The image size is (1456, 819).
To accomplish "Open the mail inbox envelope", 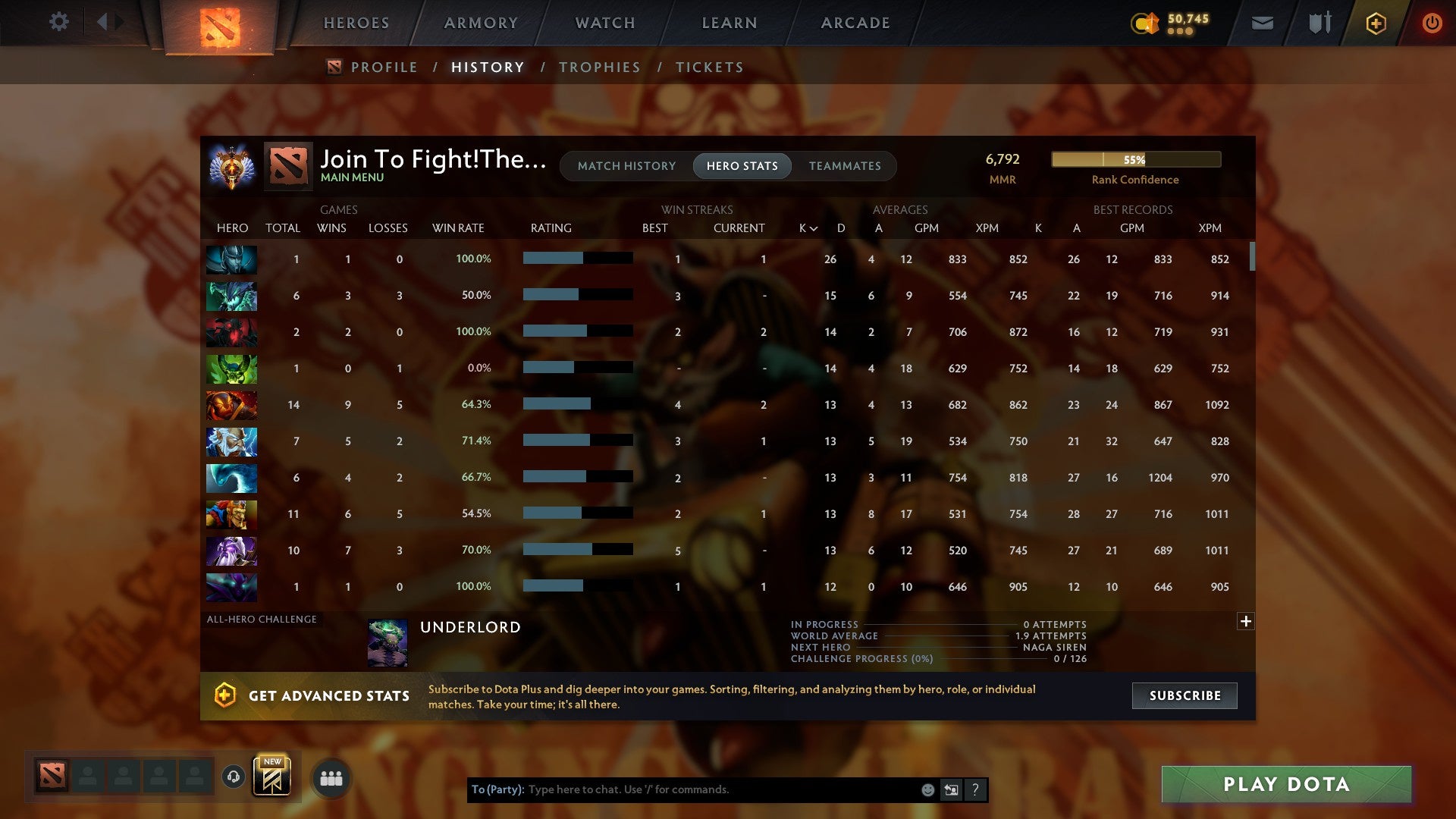I will (1261, 23).
